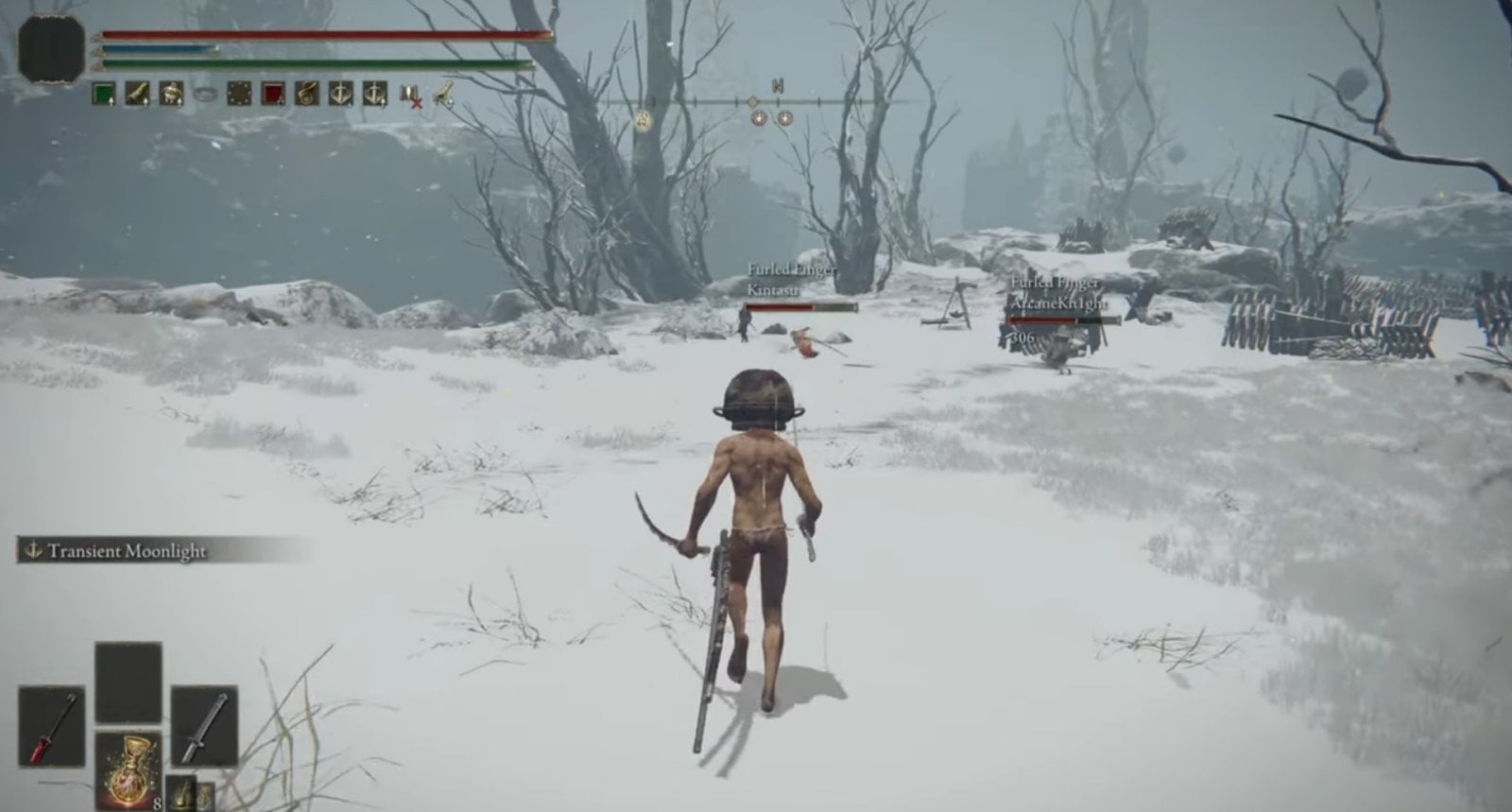Select the red-hilted katana in the left-hand slot
Viewport: 1512px width, 812px height.
coord(51,726)
